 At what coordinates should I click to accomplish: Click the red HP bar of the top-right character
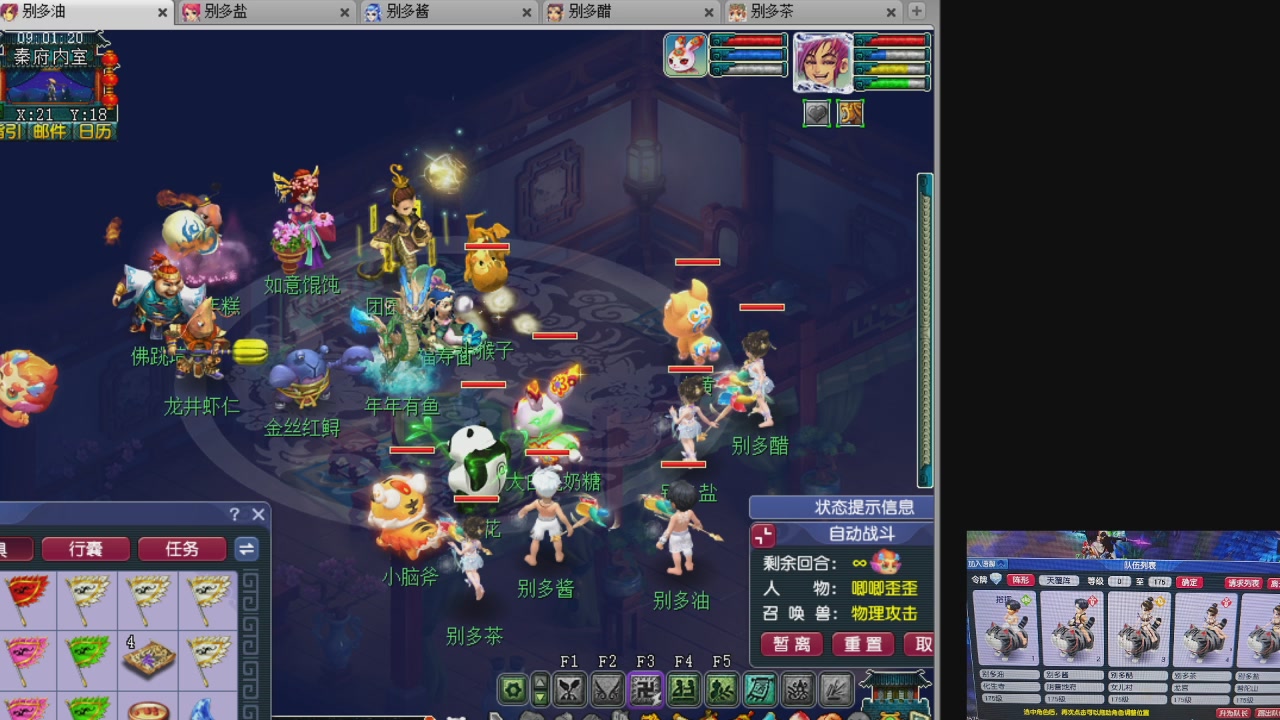pos(897,42)
